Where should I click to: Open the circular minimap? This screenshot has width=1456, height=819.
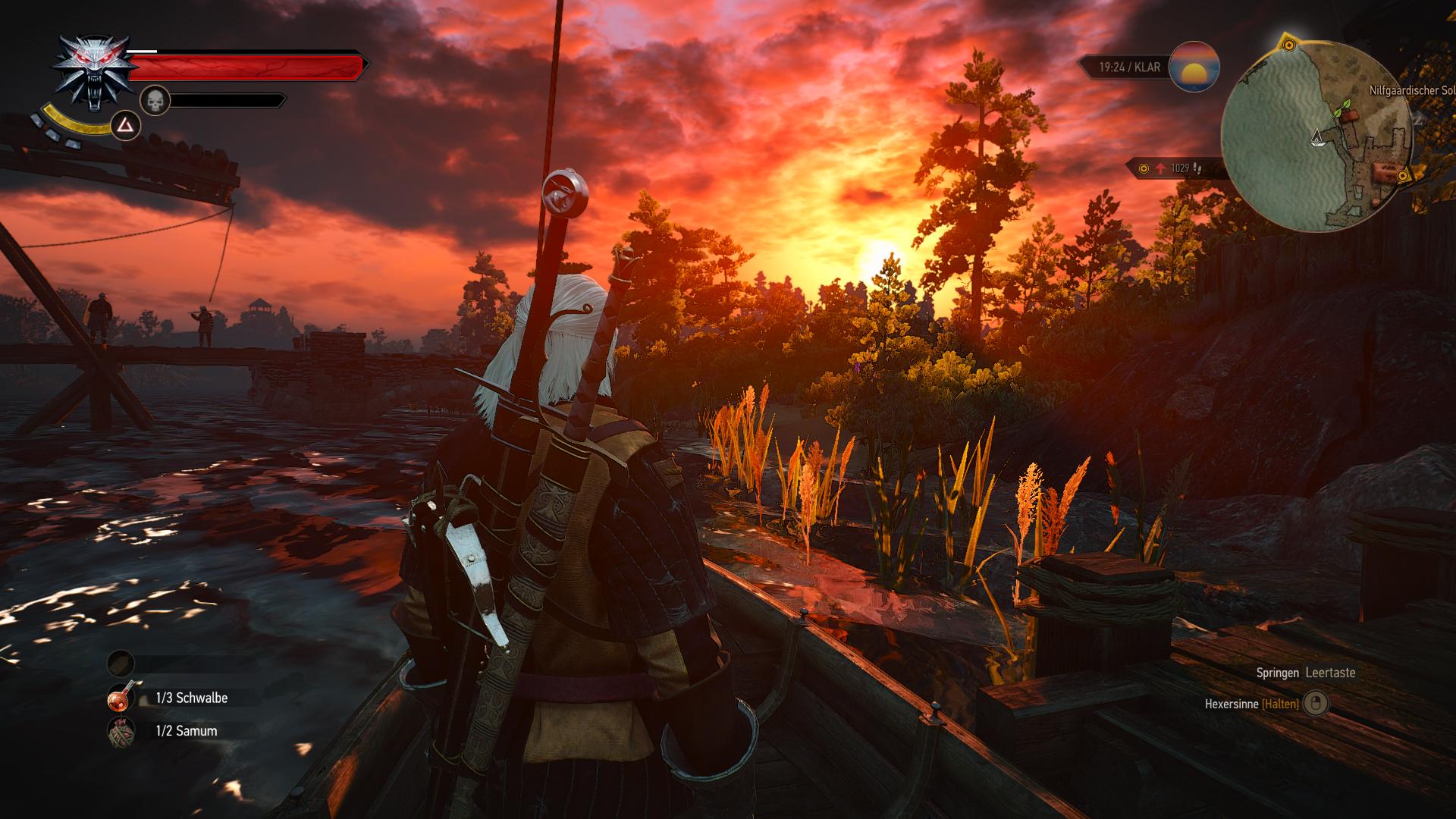1317,136
